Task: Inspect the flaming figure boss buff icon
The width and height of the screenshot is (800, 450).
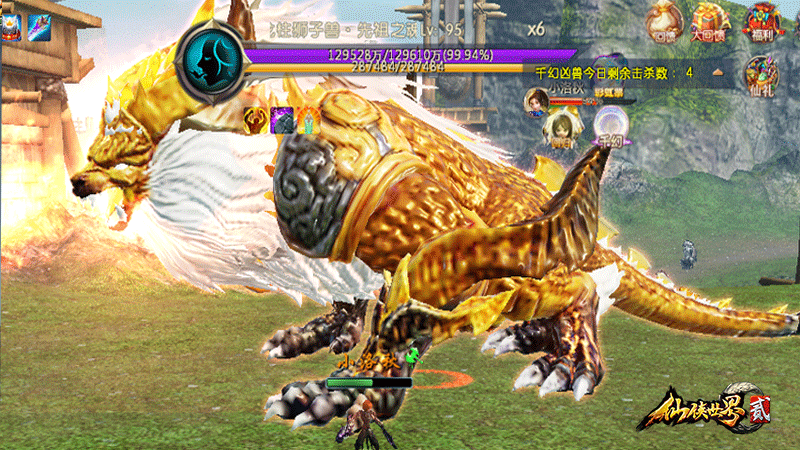Action: click(307, 120)
